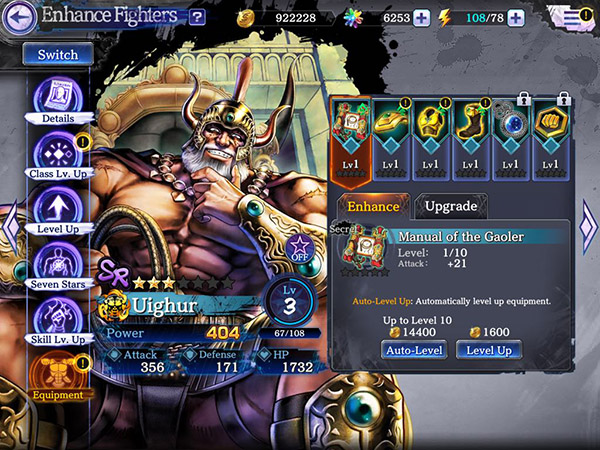Open the Level Up section

[57, 209]
